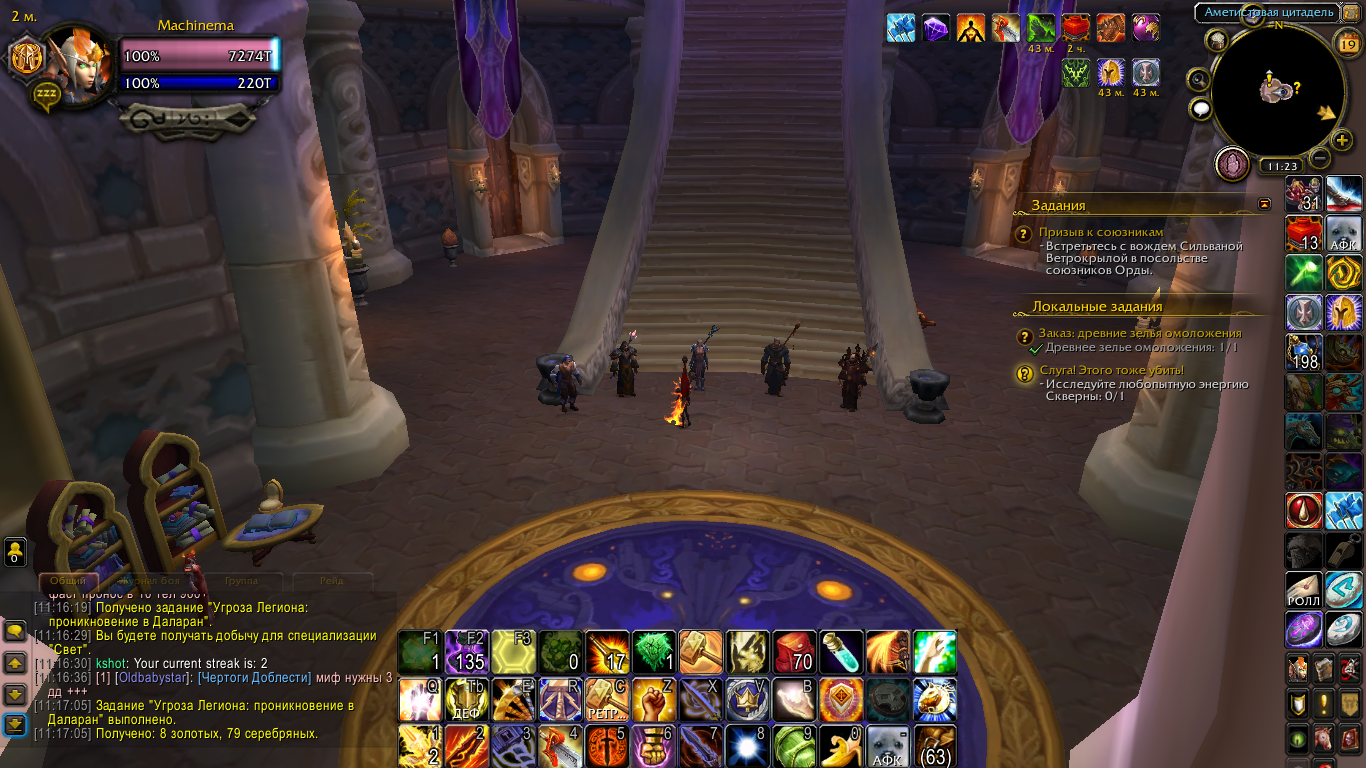Collapse the Задания quest tracker
Image resolution: width=1366 pixels, height=768 pixels.
click(1265, 204)
